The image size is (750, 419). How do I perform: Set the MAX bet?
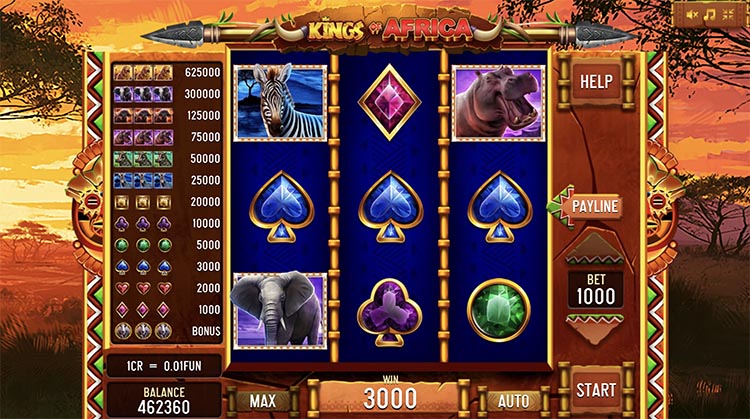(263, 400)
